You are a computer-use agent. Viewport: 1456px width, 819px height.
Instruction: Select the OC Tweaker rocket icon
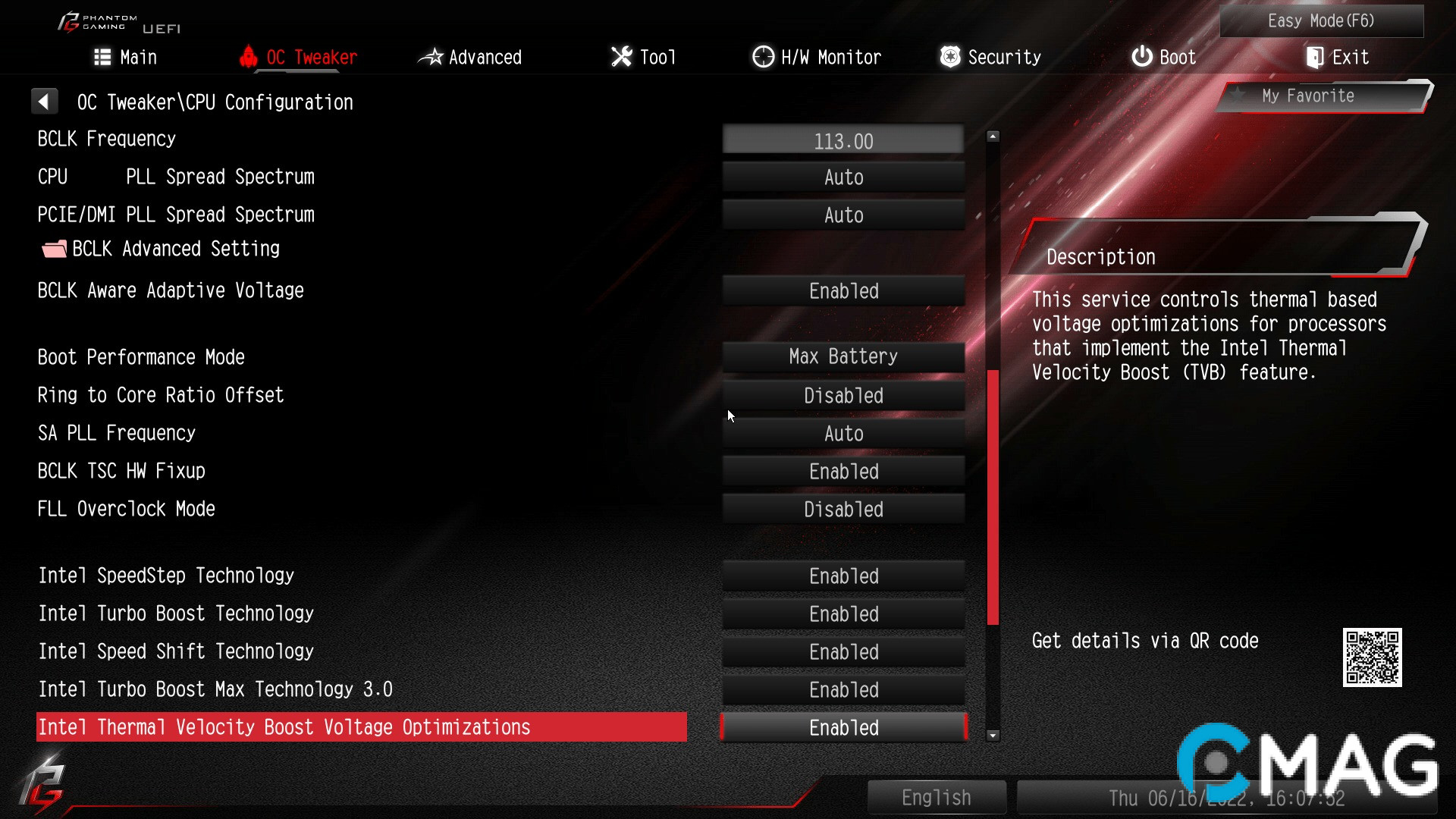250,56
